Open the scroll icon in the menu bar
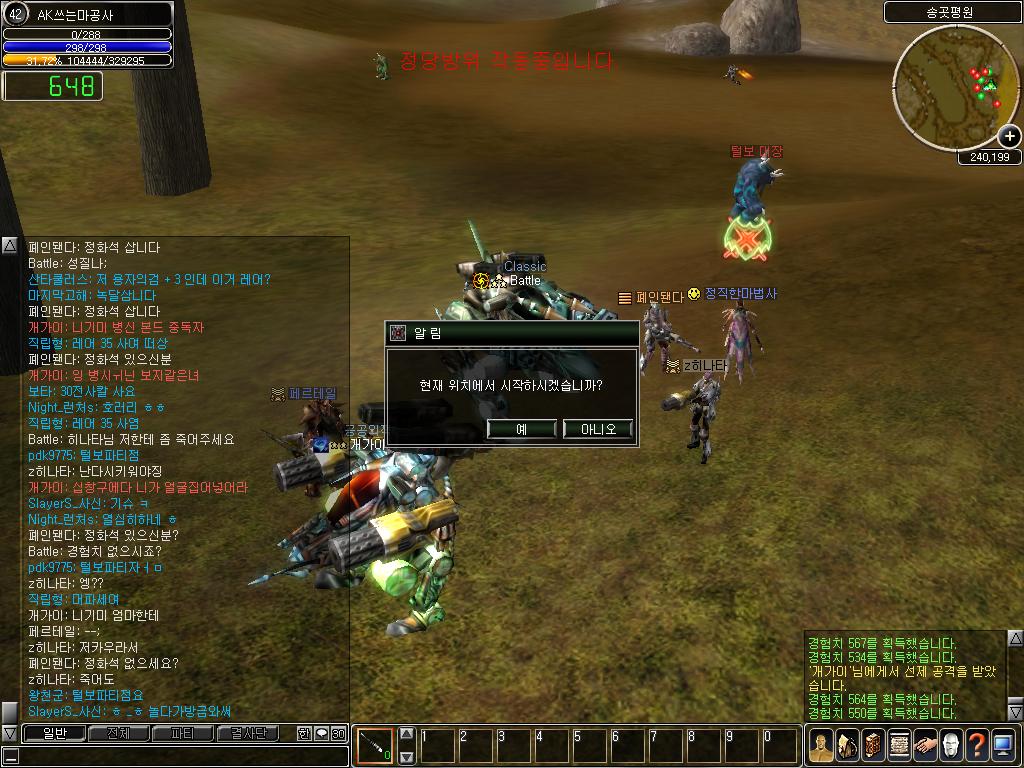Viewport: 1024px width, 768px height. (x=898, y=745)
